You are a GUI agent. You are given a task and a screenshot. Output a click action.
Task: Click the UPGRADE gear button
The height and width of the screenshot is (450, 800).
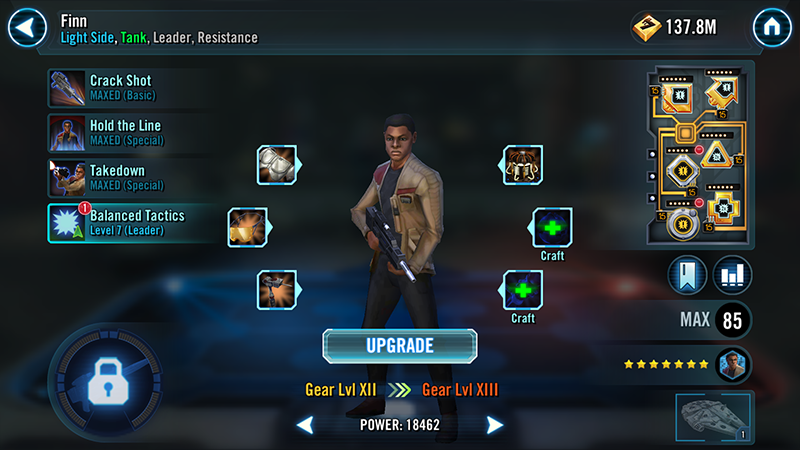point(400,346)
